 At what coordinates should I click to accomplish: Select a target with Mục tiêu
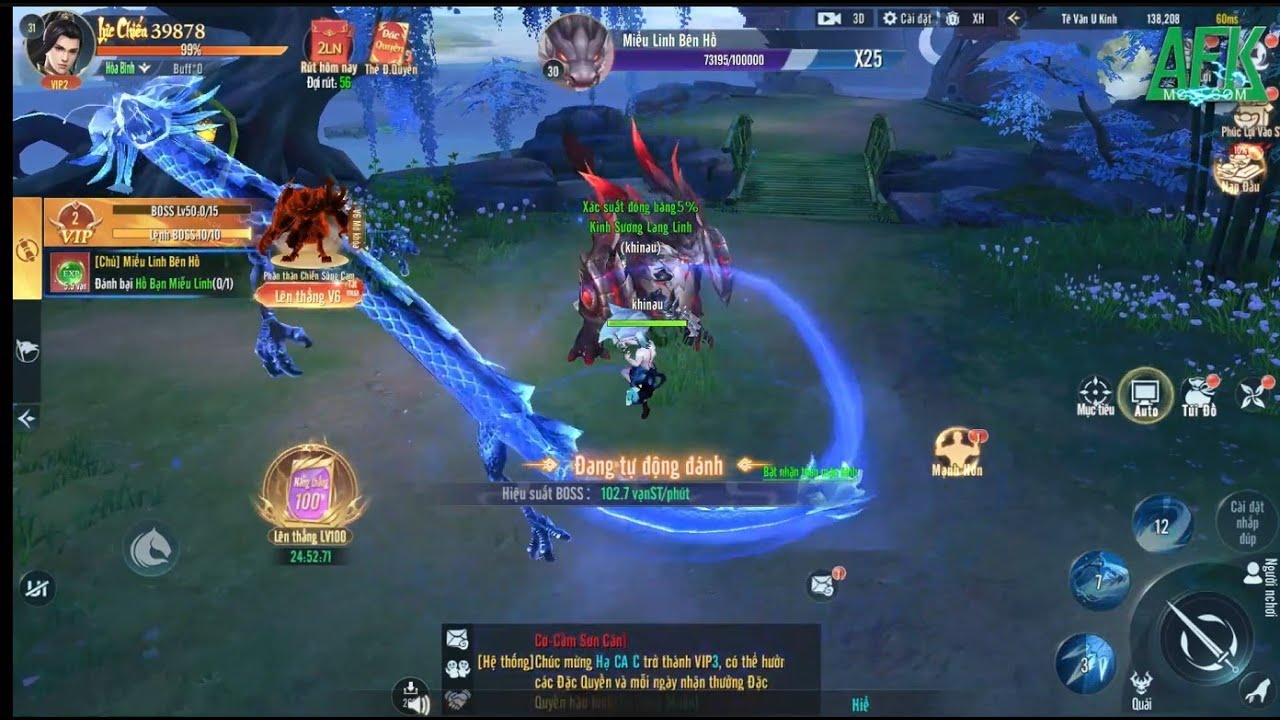(x=1095, y=394)
